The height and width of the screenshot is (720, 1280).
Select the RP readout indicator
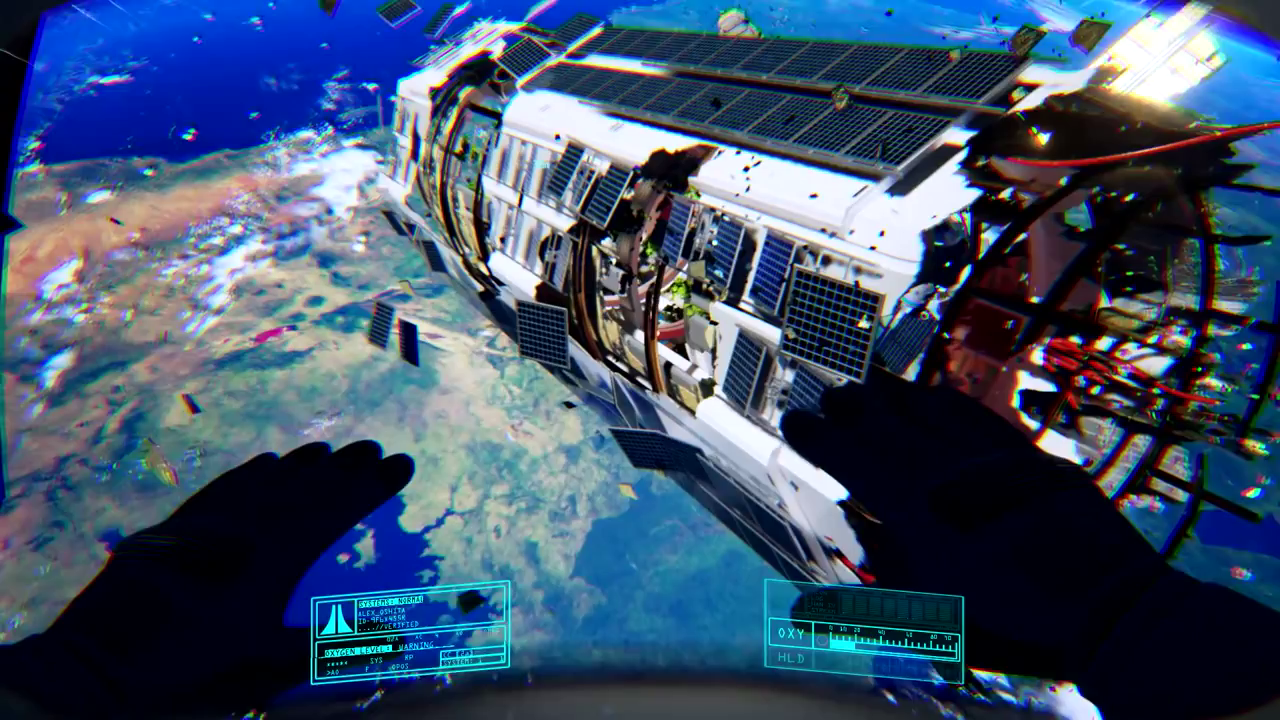pyautogui.click(x=410, y=656)
